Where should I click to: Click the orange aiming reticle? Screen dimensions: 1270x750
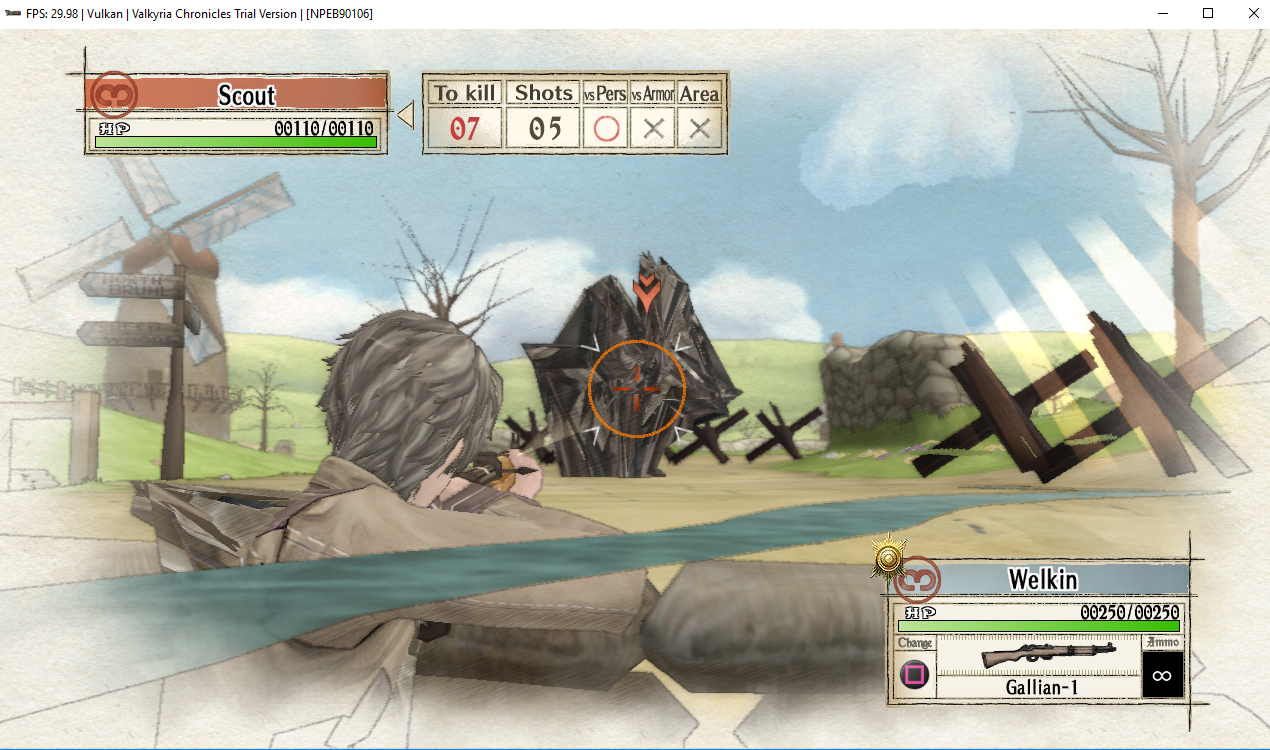[x=637, y=389]
